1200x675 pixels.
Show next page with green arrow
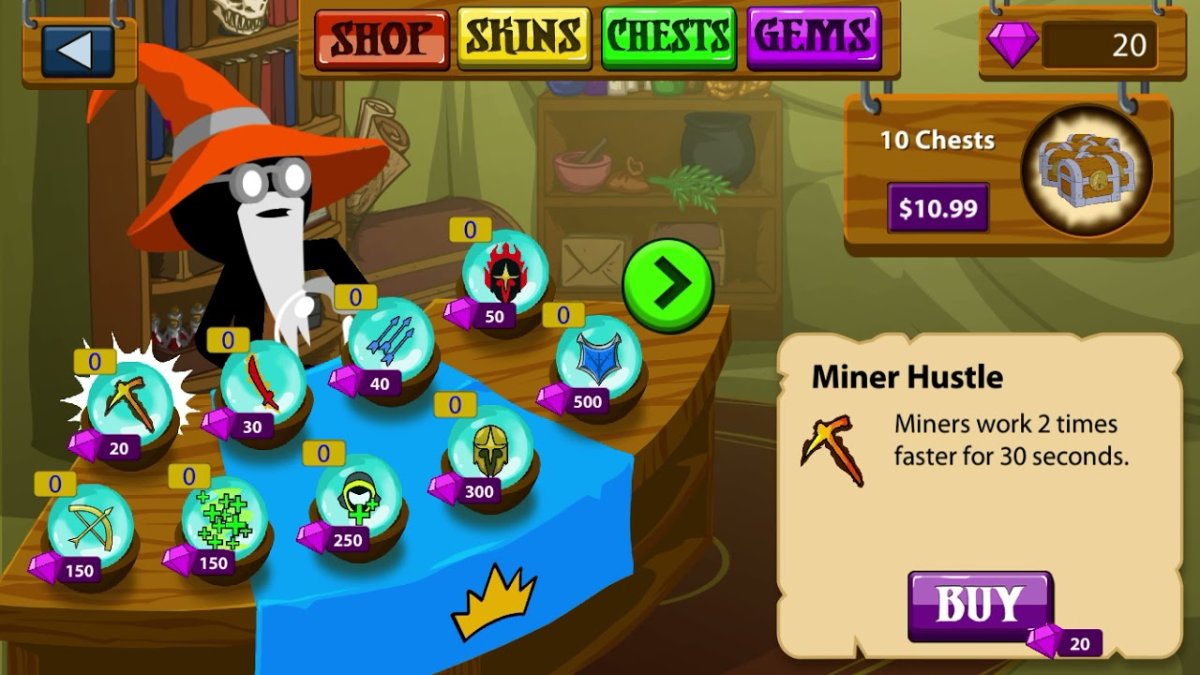tap(668, 285)
